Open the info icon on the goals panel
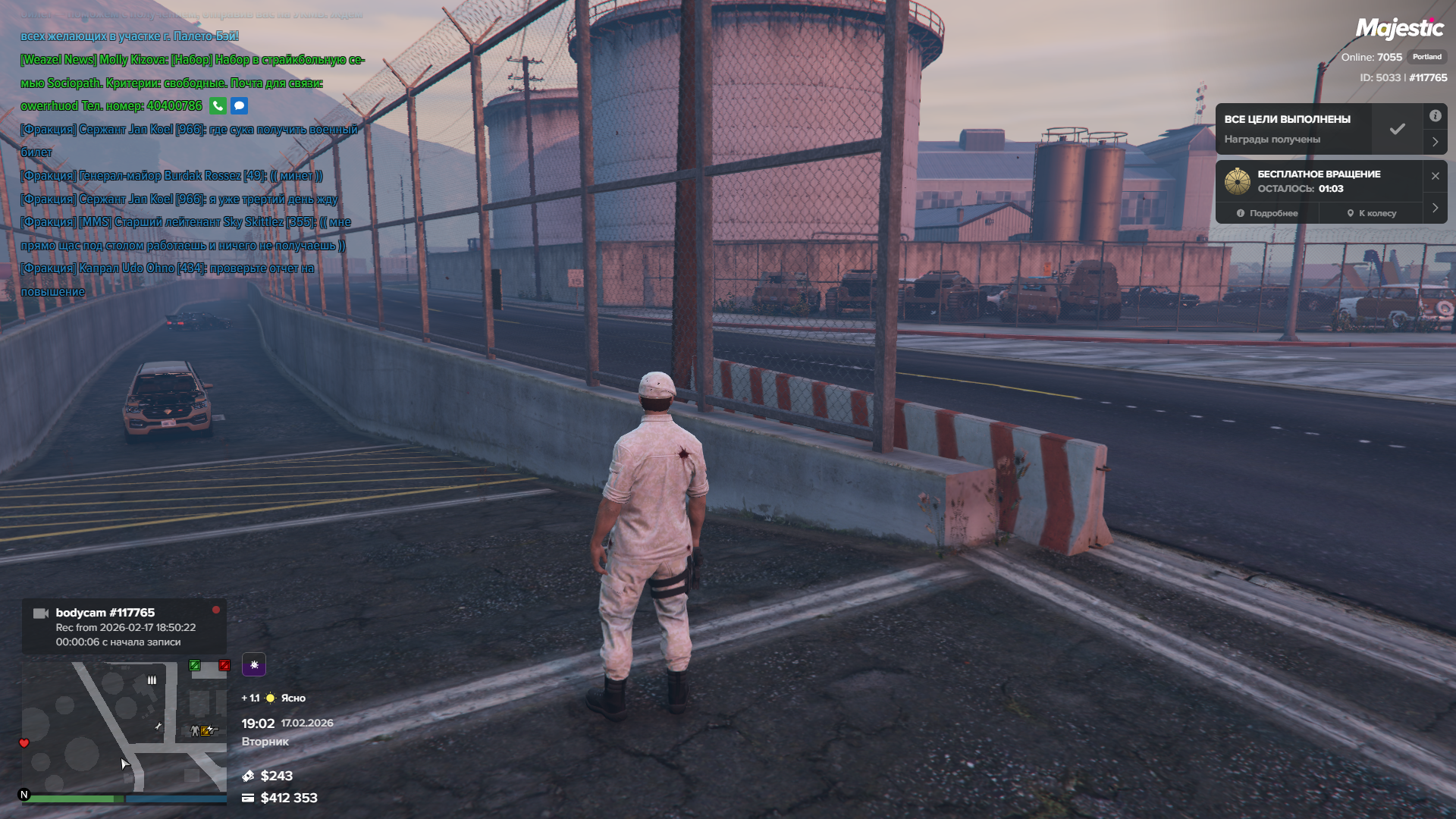Screen dimensions: 1456x819 tap(1435, 116)
